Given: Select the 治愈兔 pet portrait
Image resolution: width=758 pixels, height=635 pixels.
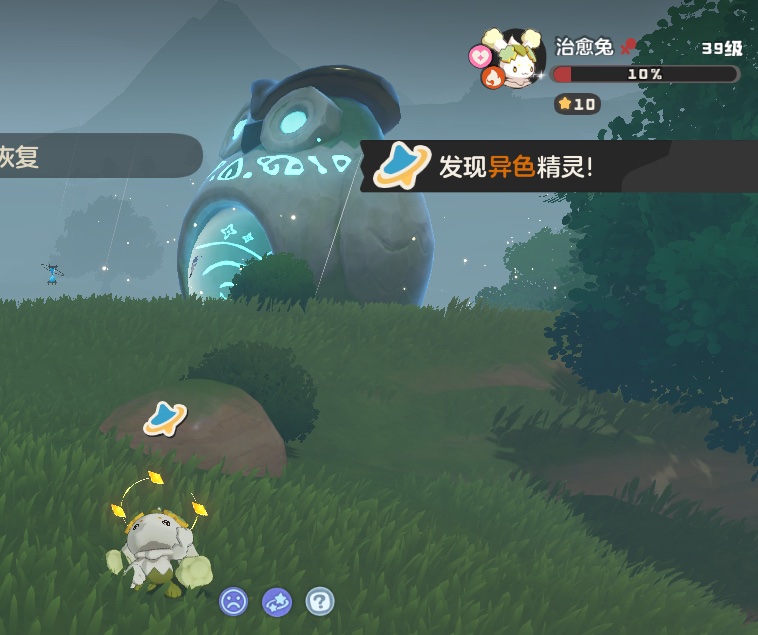Looking at the screenshot, I should [x=519, y=59].
